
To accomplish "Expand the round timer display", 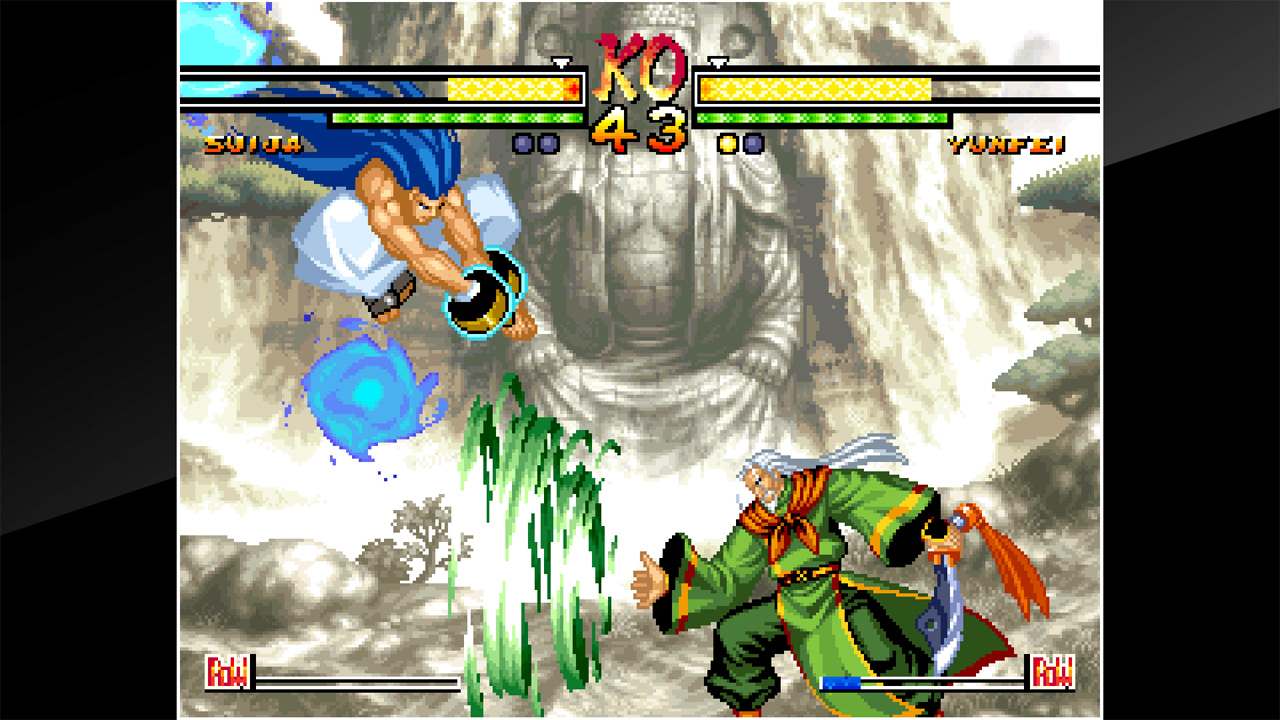I will [x=639, y=125].
